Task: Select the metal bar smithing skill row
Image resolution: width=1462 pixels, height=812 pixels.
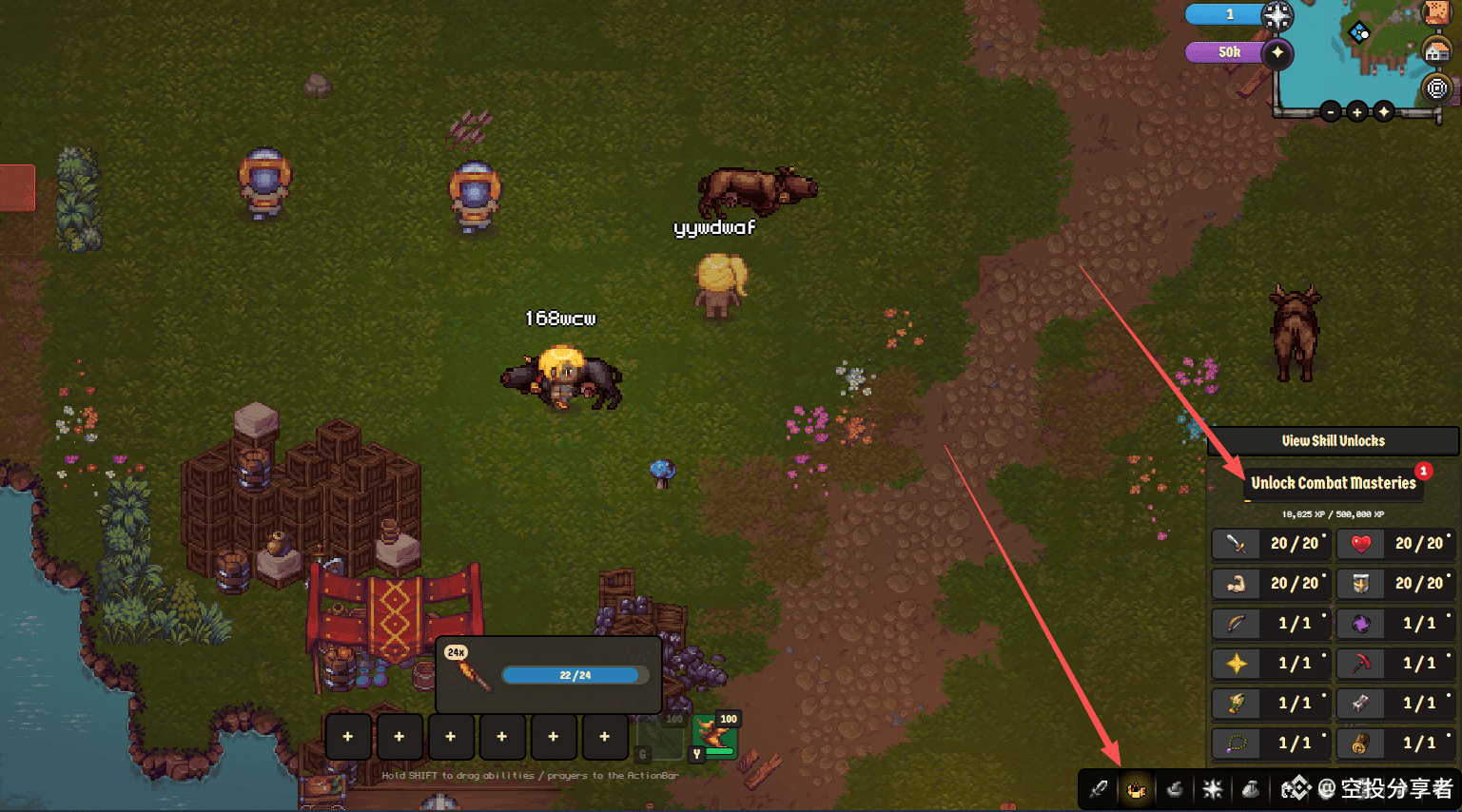Action: (1395, 704)
